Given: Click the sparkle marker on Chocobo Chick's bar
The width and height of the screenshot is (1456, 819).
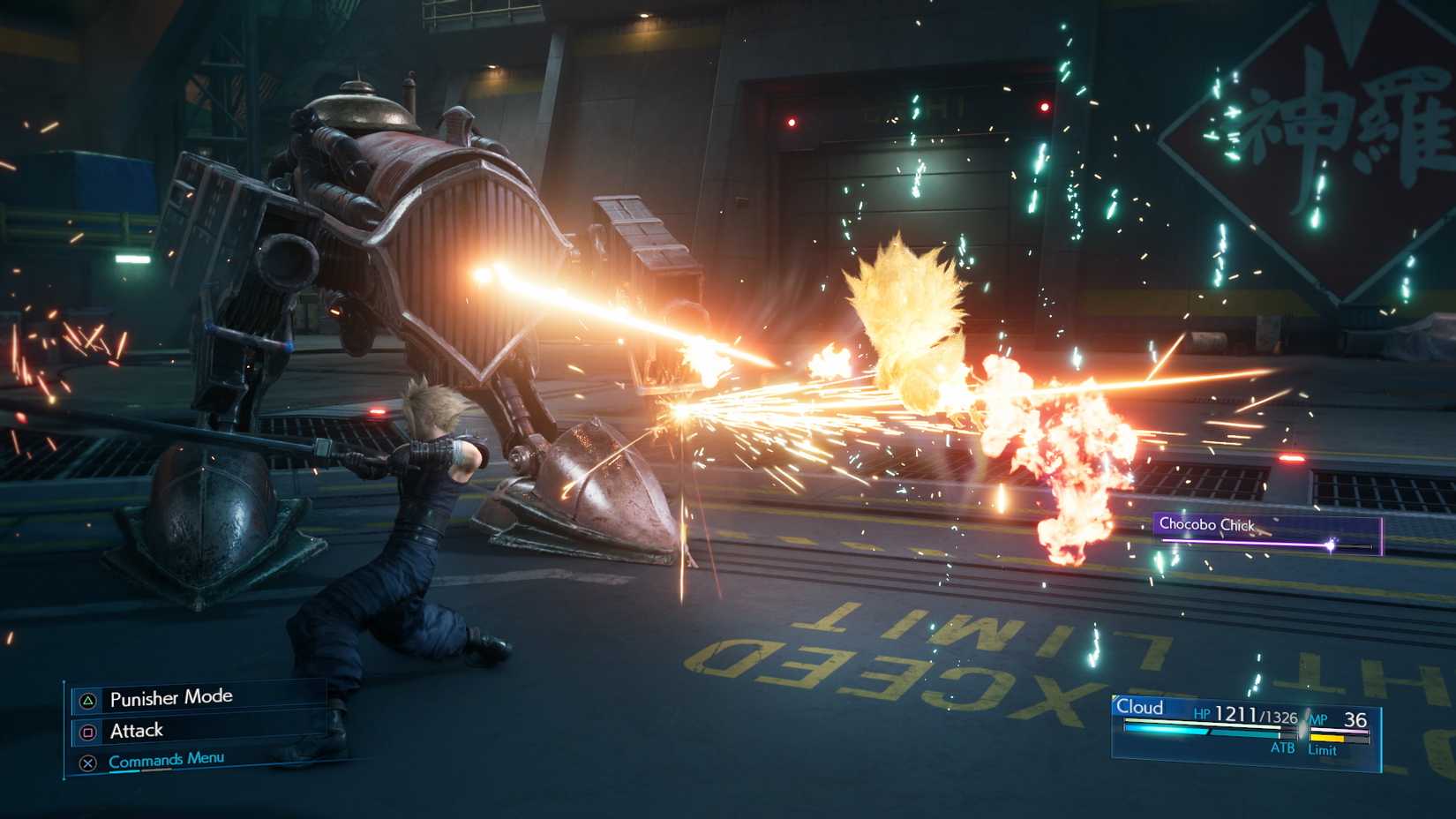Looking at the screenshot, I should pos(1331,544).
